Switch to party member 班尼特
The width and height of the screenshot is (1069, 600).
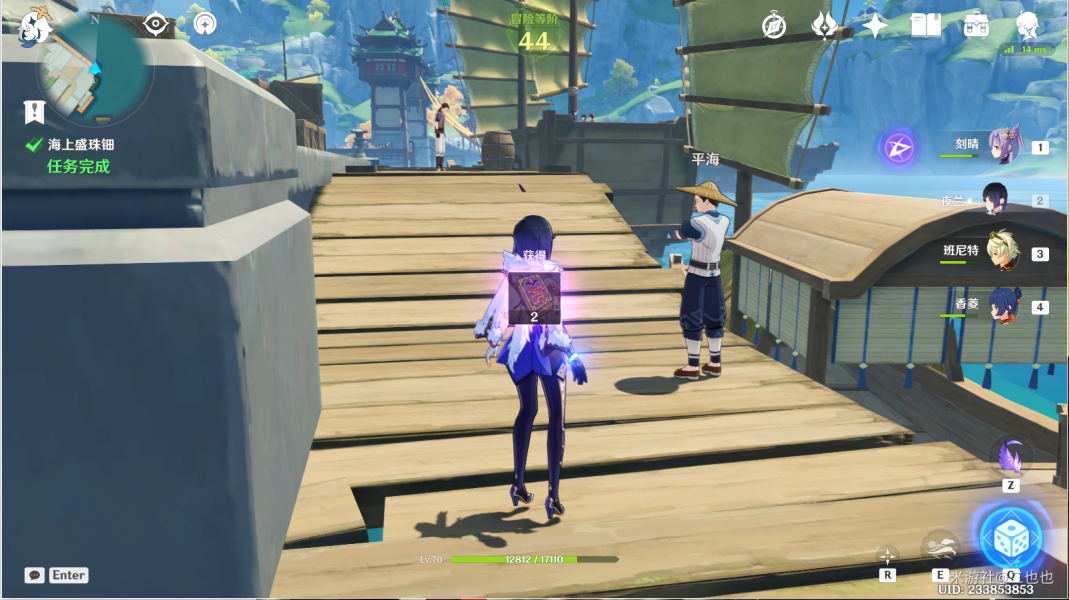[1003, 252]
